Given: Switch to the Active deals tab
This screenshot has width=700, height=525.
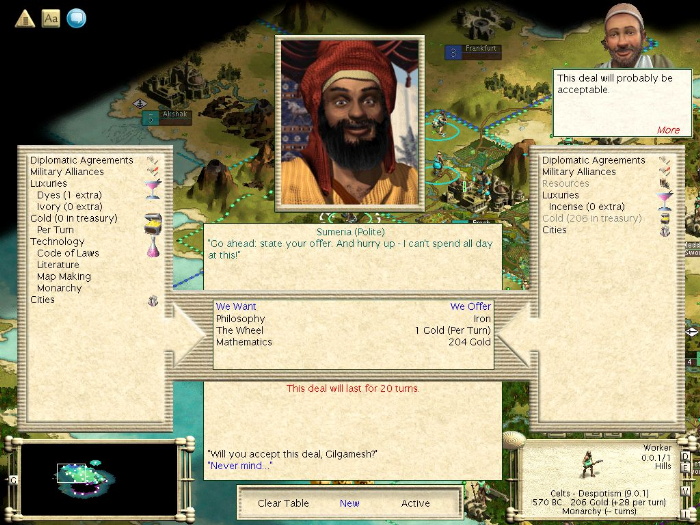Looking at the screenshot, I should pos(415,503).
